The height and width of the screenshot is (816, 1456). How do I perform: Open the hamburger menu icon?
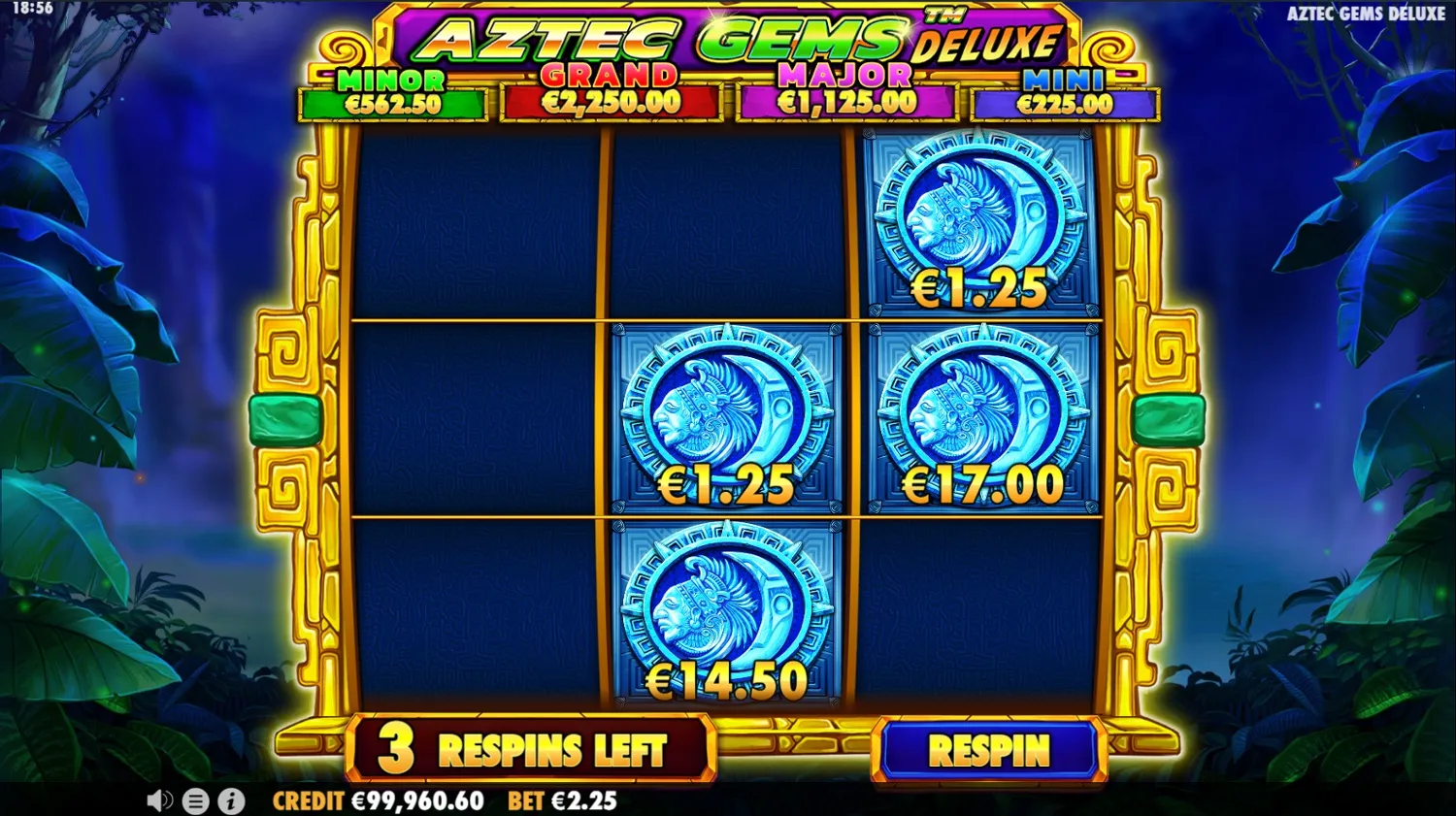point(196,801)
